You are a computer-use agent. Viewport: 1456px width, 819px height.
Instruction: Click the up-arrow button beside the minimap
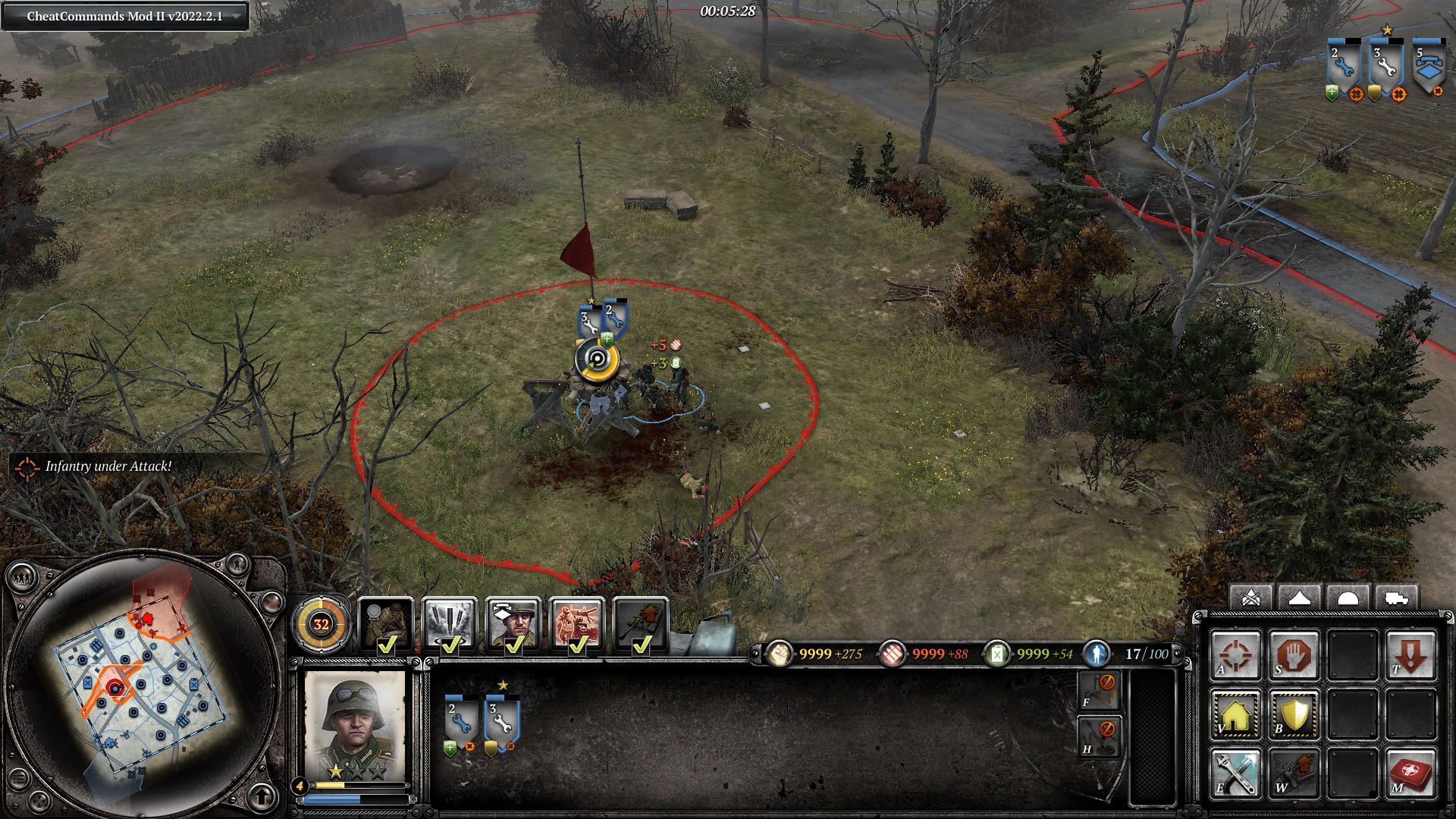262,796
